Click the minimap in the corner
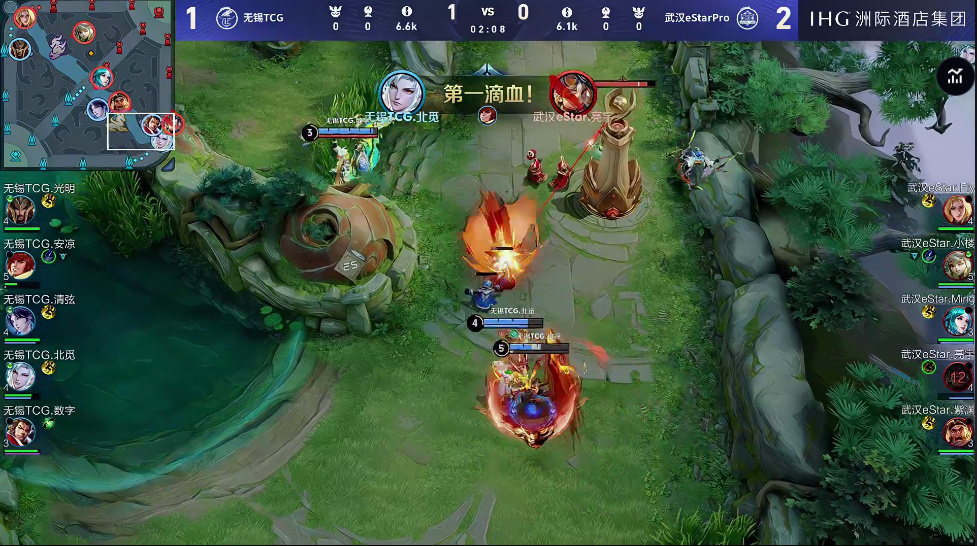This screenshot has height=546, width=977. coord(88,86)
